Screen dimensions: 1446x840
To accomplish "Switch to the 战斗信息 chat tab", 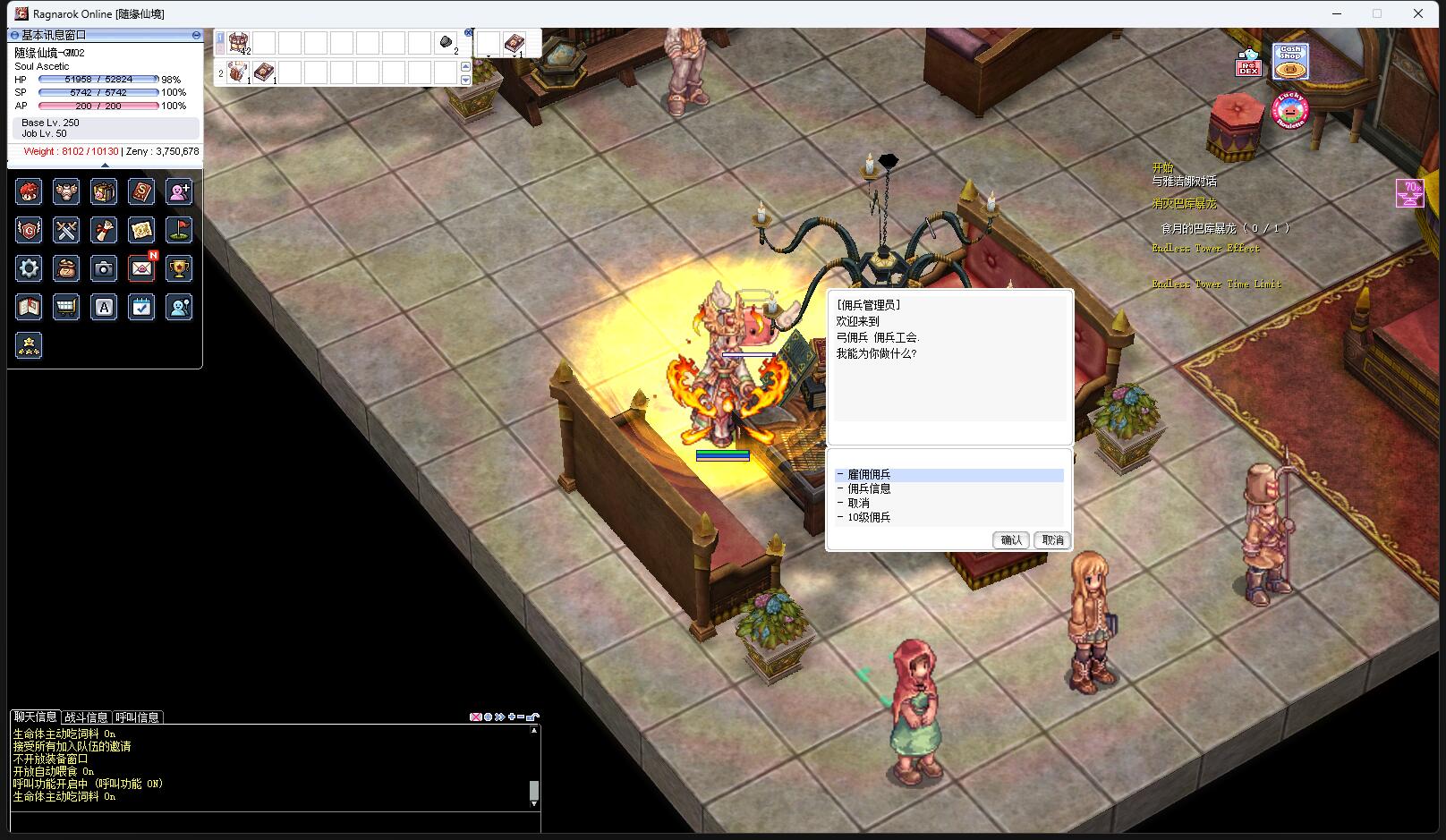I will [86, 717].
